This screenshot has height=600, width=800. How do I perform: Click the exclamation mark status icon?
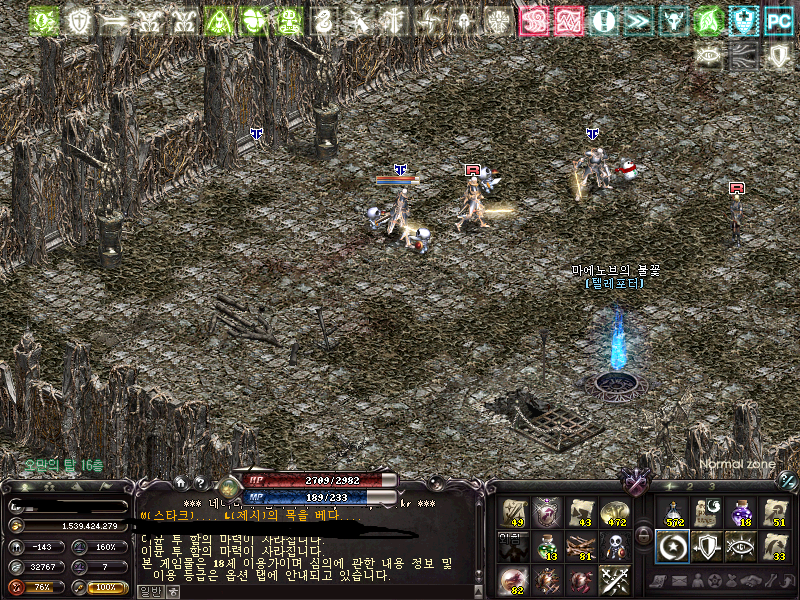coord(603,20)
